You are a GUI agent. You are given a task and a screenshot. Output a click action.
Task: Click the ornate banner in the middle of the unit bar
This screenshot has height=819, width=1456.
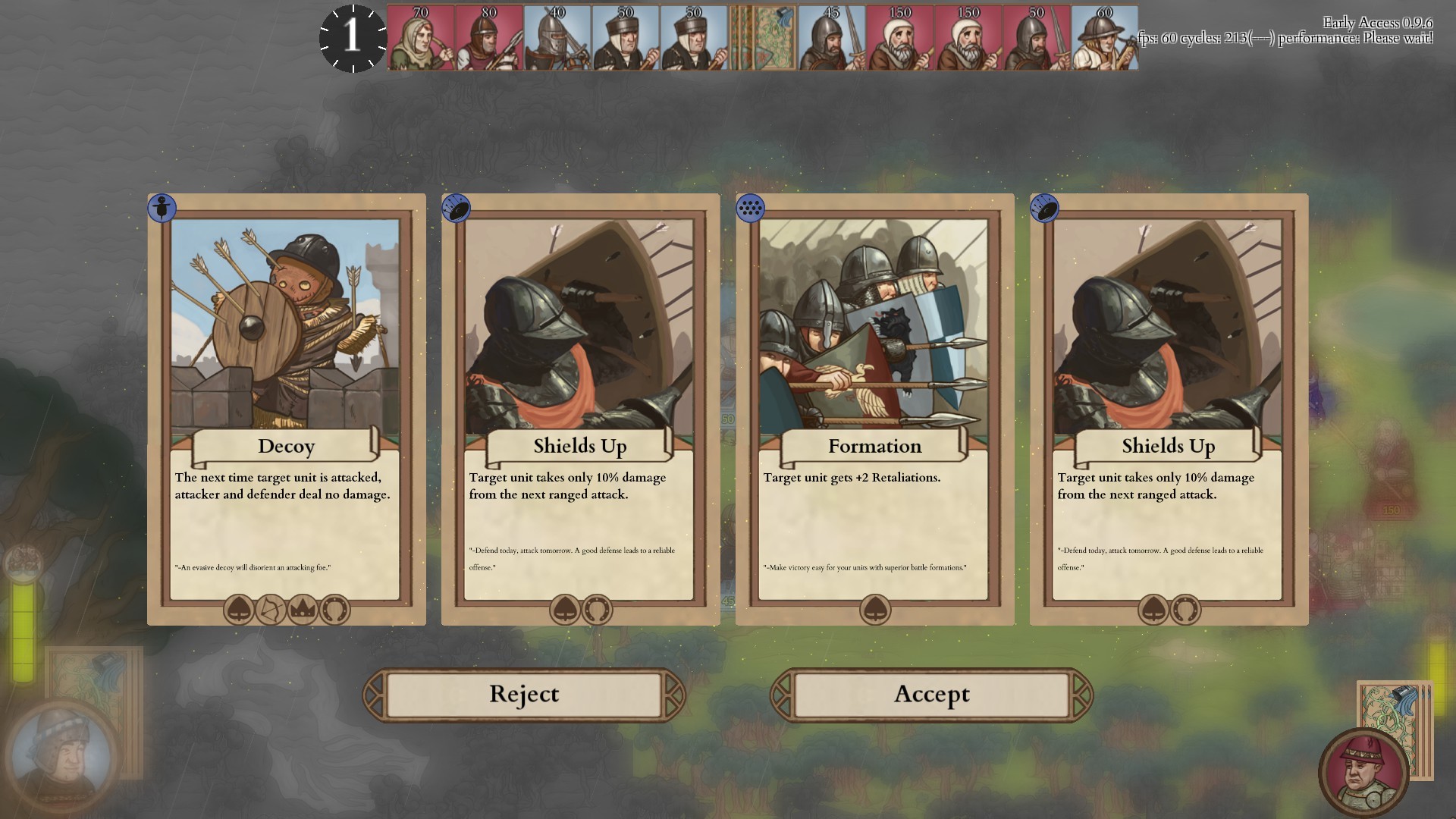coord(764,38)
